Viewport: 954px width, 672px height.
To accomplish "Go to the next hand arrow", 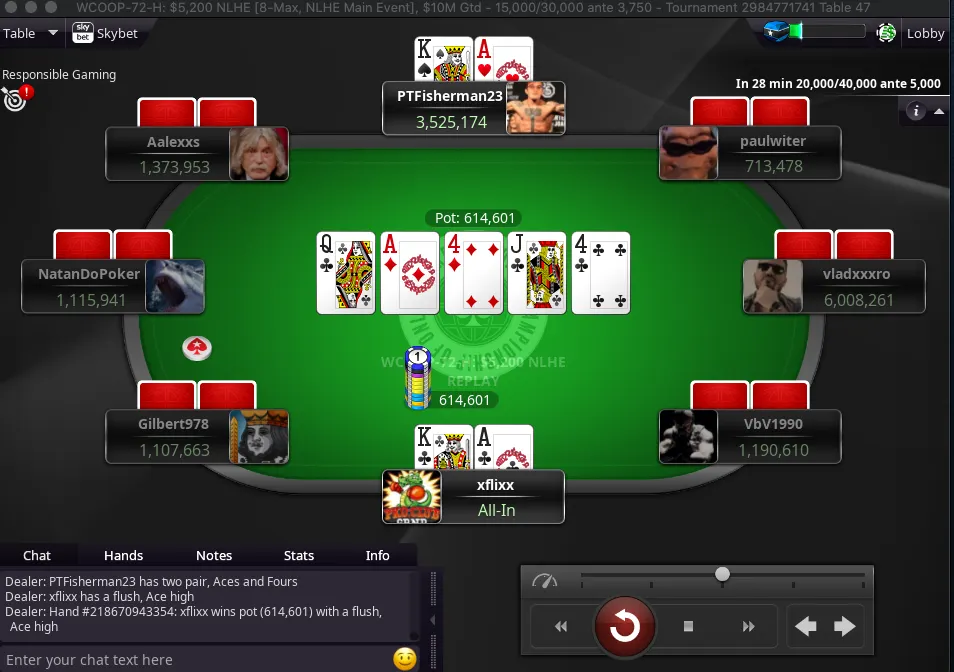I will tap(845, 627).
